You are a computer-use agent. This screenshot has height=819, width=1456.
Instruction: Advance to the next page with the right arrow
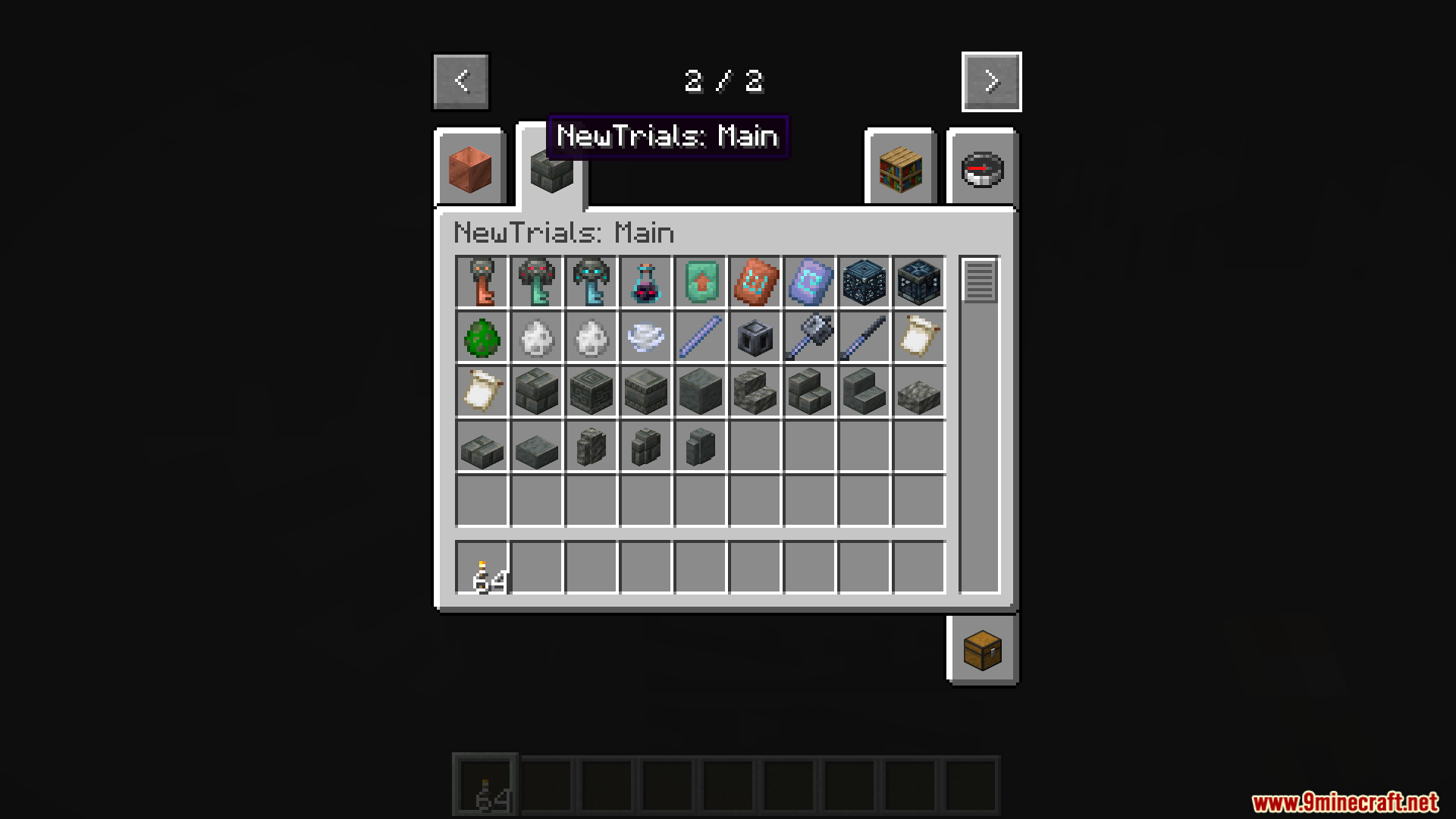[991, 81]
